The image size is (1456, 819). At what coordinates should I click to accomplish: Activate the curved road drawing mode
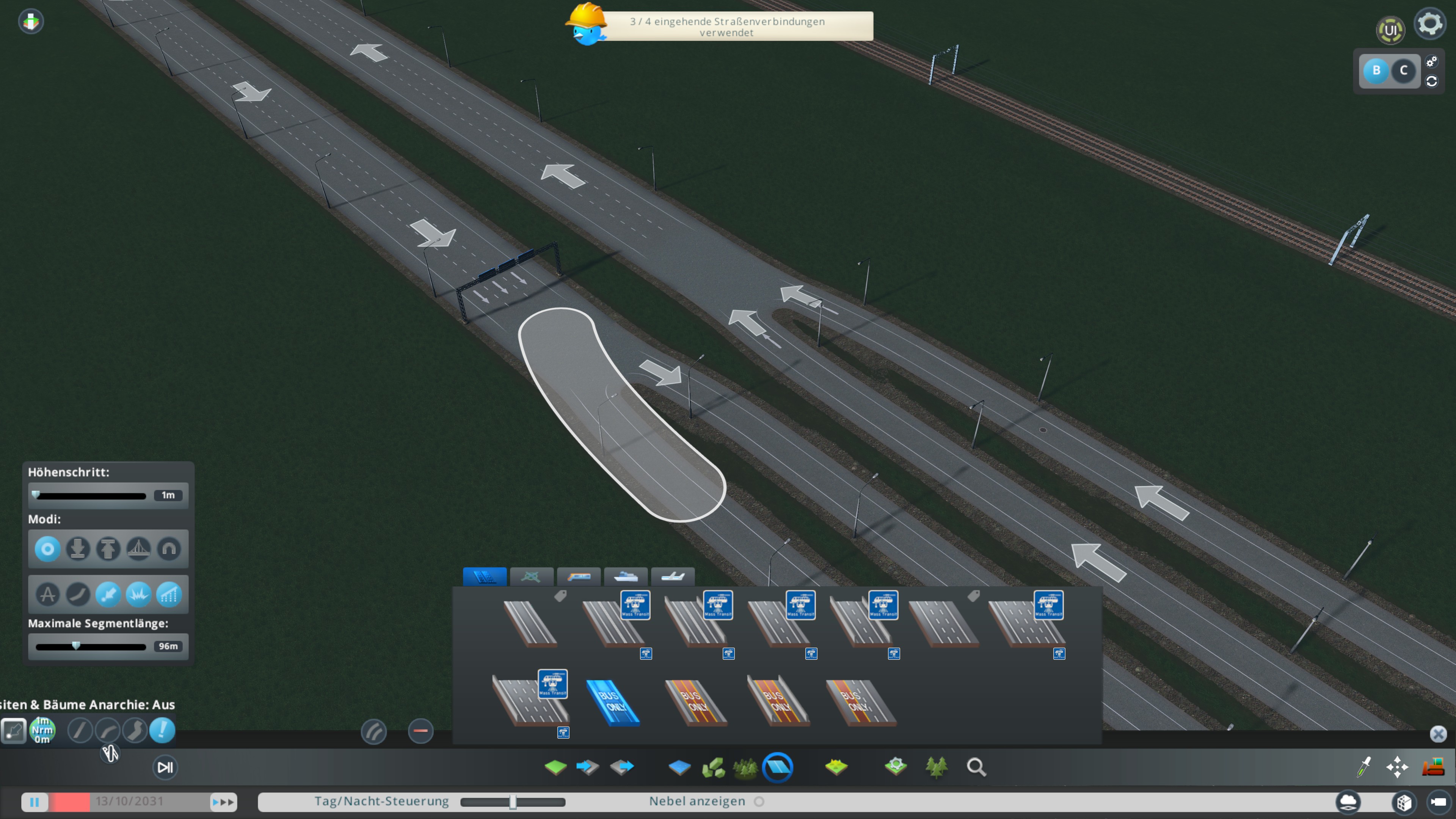coord(107,731)
